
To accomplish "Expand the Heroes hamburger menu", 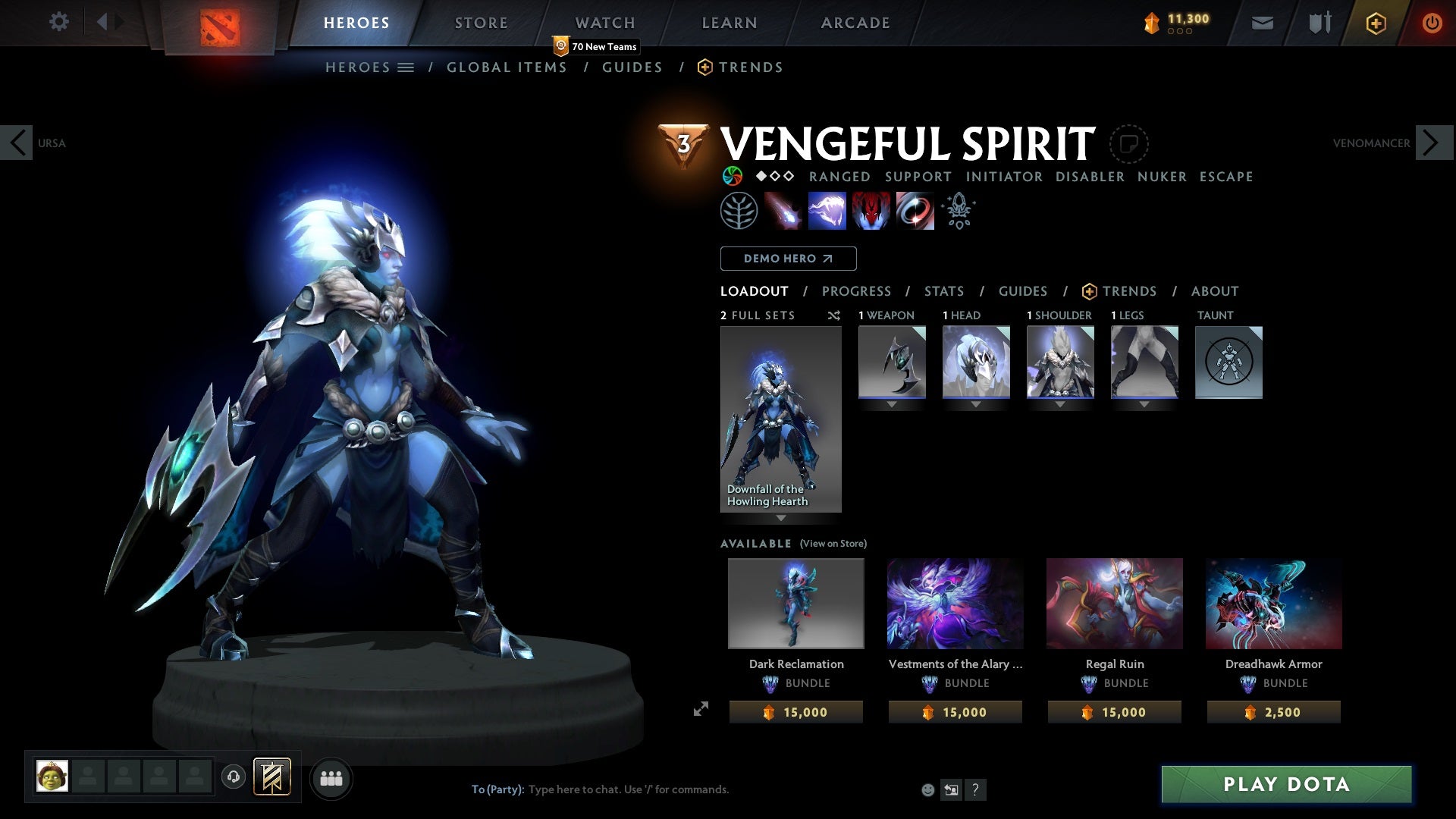I will click(407, 67).
